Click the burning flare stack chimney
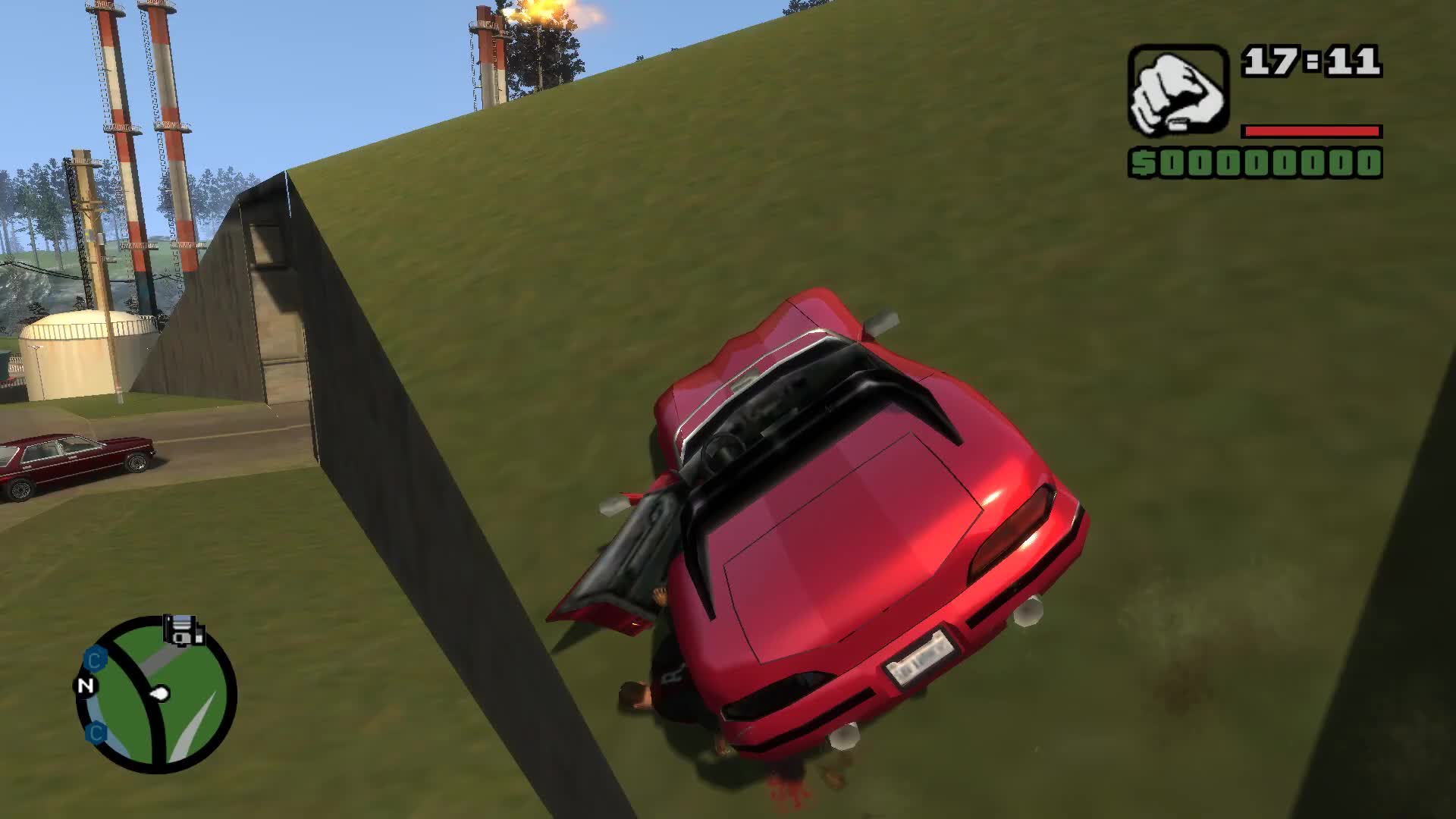This screenshot has height=819, width=1456. coord(531,23)
